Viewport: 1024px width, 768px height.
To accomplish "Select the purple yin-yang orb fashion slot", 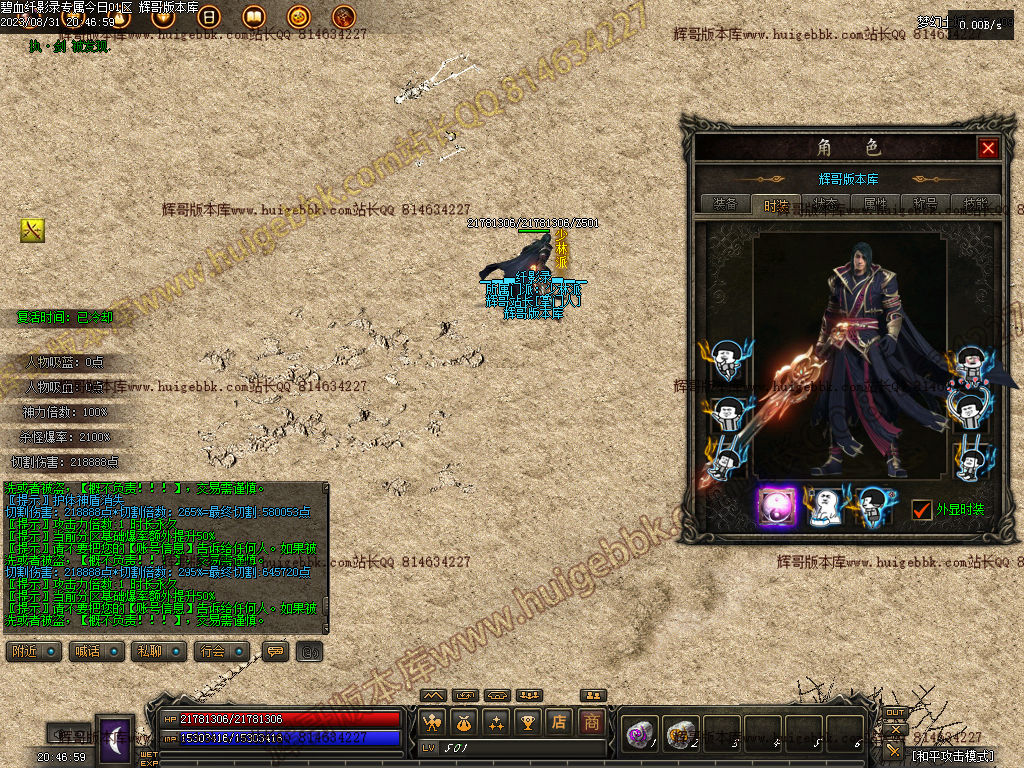I will pos(775,507).
